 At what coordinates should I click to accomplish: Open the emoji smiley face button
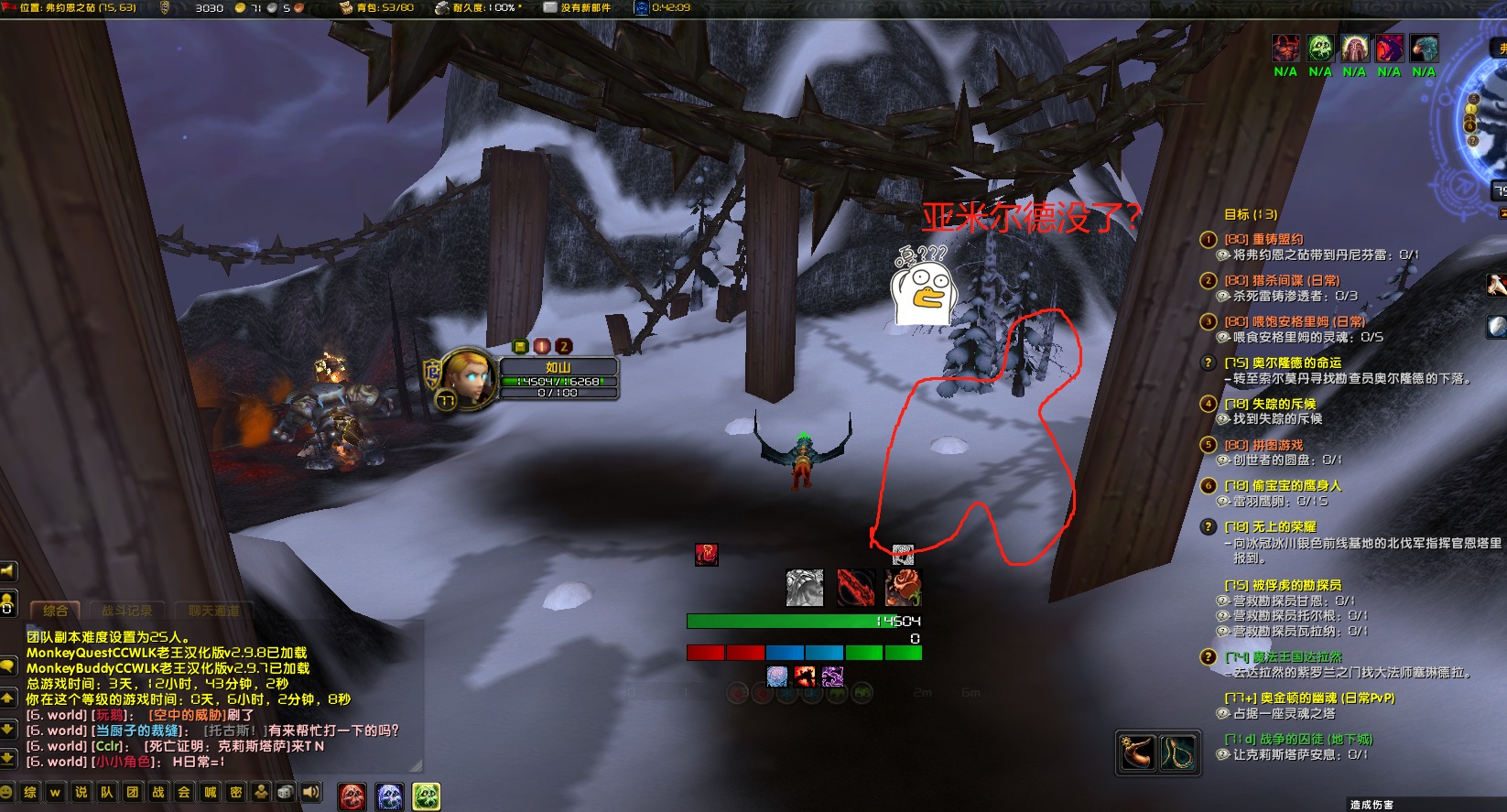point(7,793)
